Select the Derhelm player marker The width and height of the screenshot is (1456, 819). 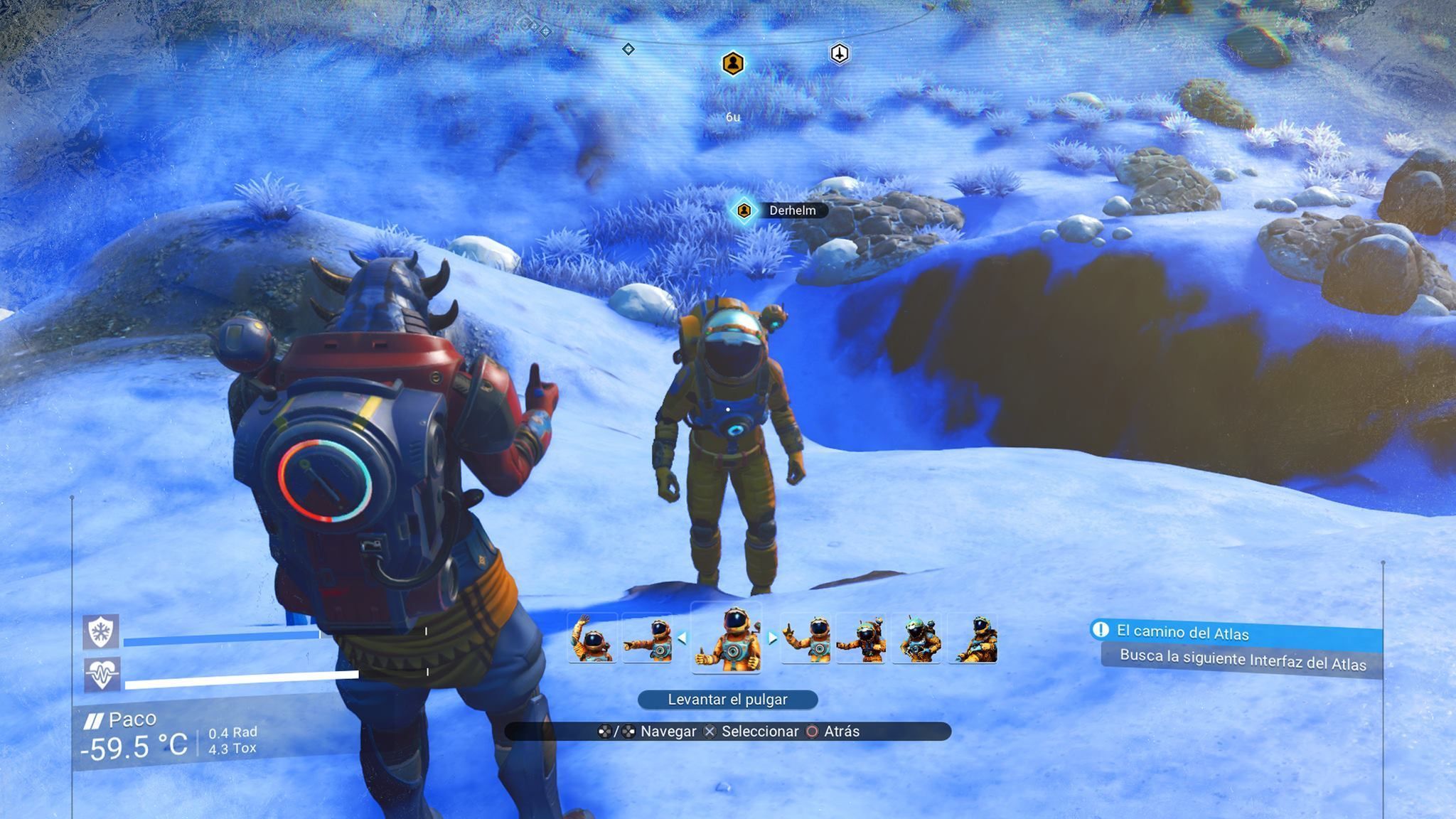(744, 210)
